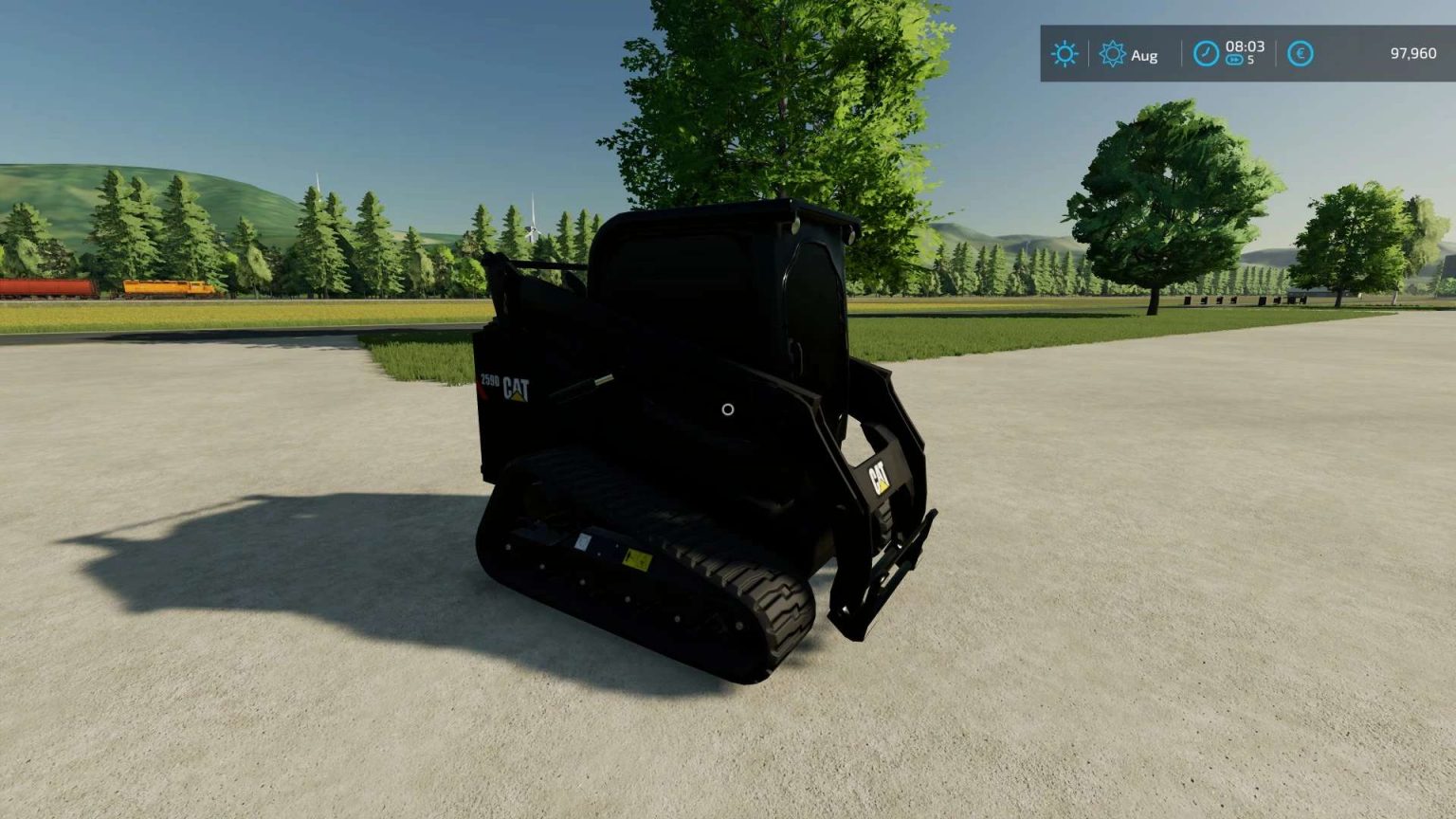Click the money balance 97,960

point(1415,52)
